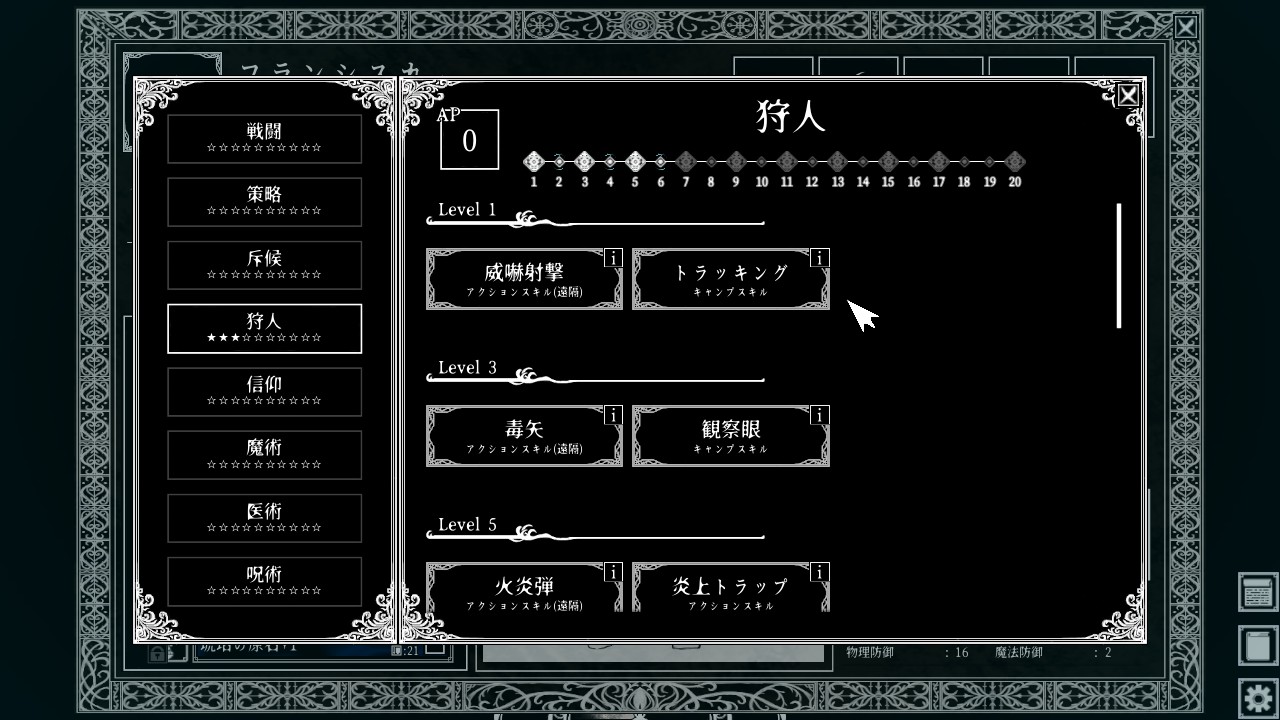Toggle the level 12 diamond marker
The height and width of the screenshot is (720, 1280).
tap(812, 160)
